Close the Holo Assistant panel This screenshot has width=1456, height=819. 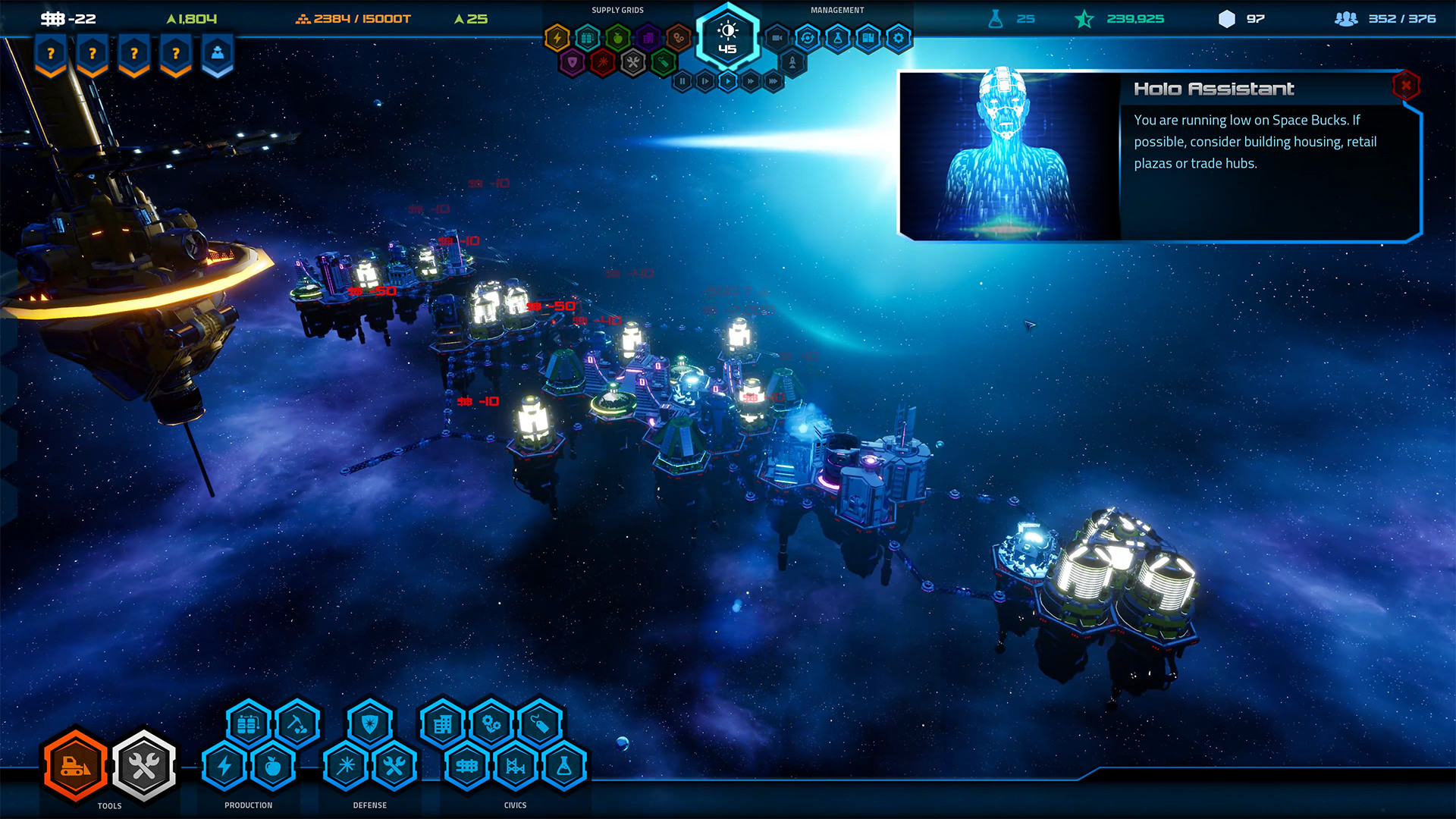pyautogui.click(x=1407, y=86)
